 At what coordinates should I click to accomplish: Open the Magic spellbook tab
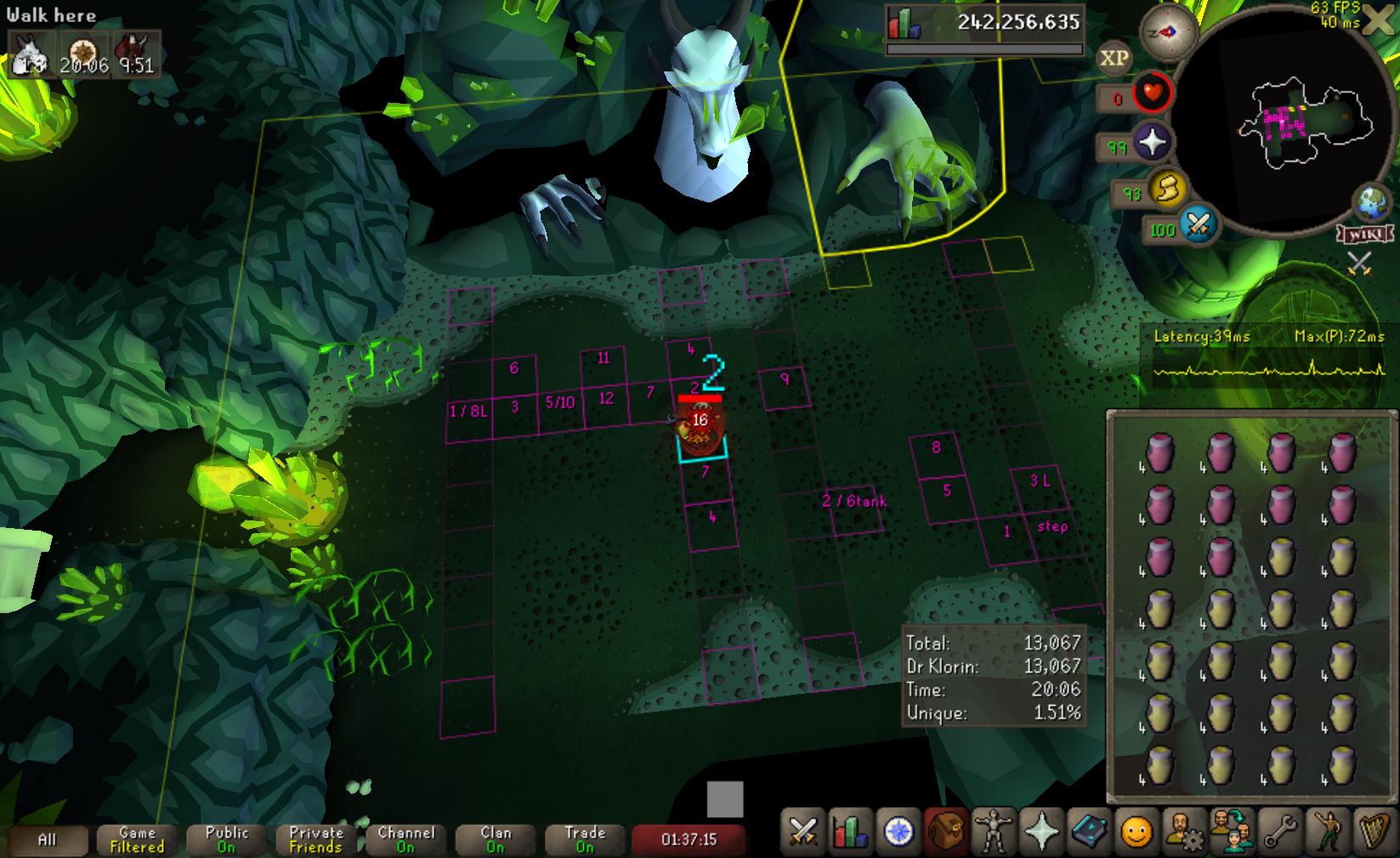[x=1088, y=832]
